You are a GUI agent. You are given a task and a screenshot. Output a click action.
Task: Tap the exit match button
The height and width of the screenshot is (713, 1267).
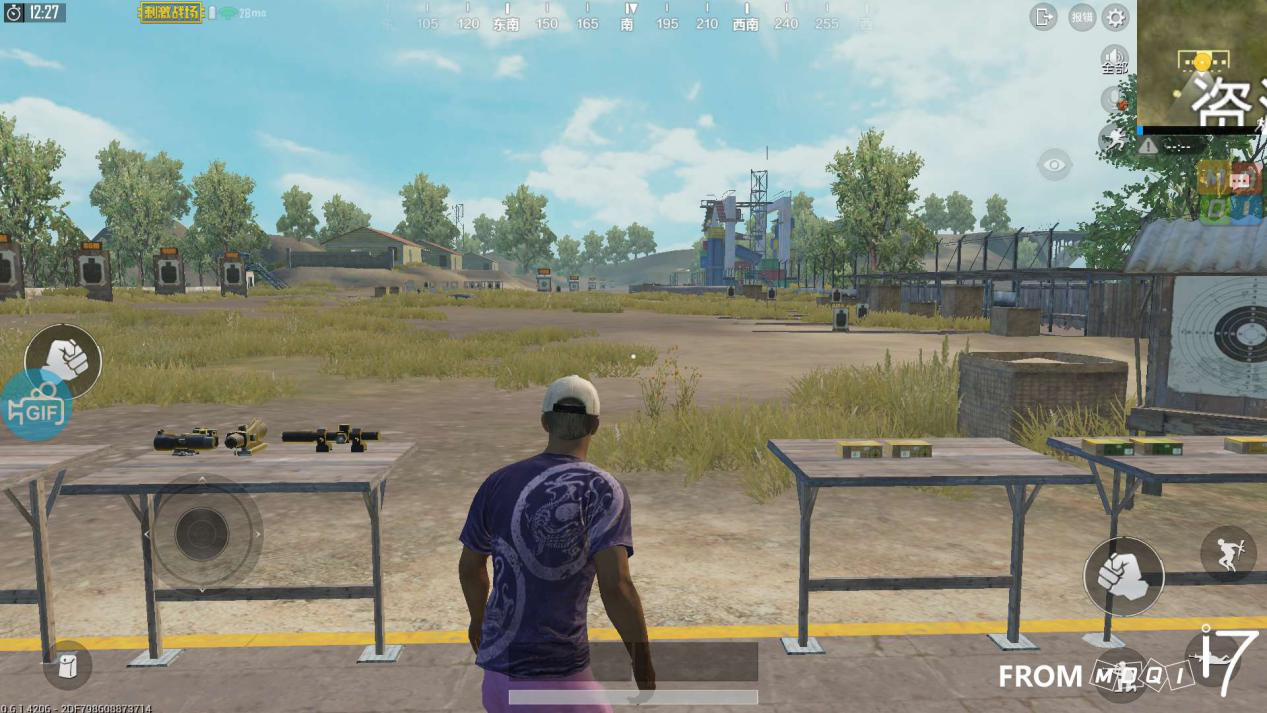[x=1043, y=17]
